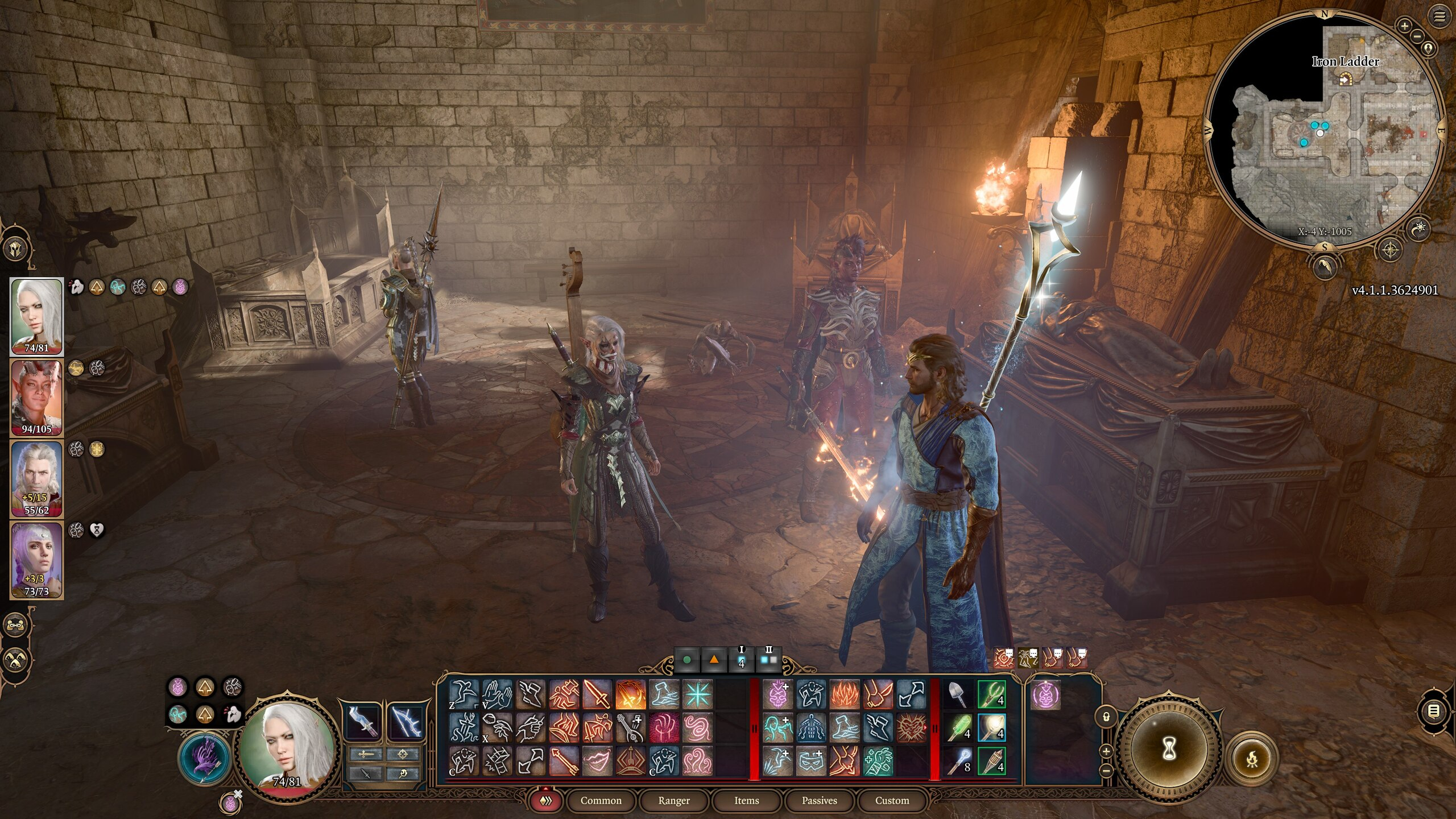Use the glowing red sword attack icon
Image resolution: width=1456 pixels, height=819 pixels.
[597, 694]
